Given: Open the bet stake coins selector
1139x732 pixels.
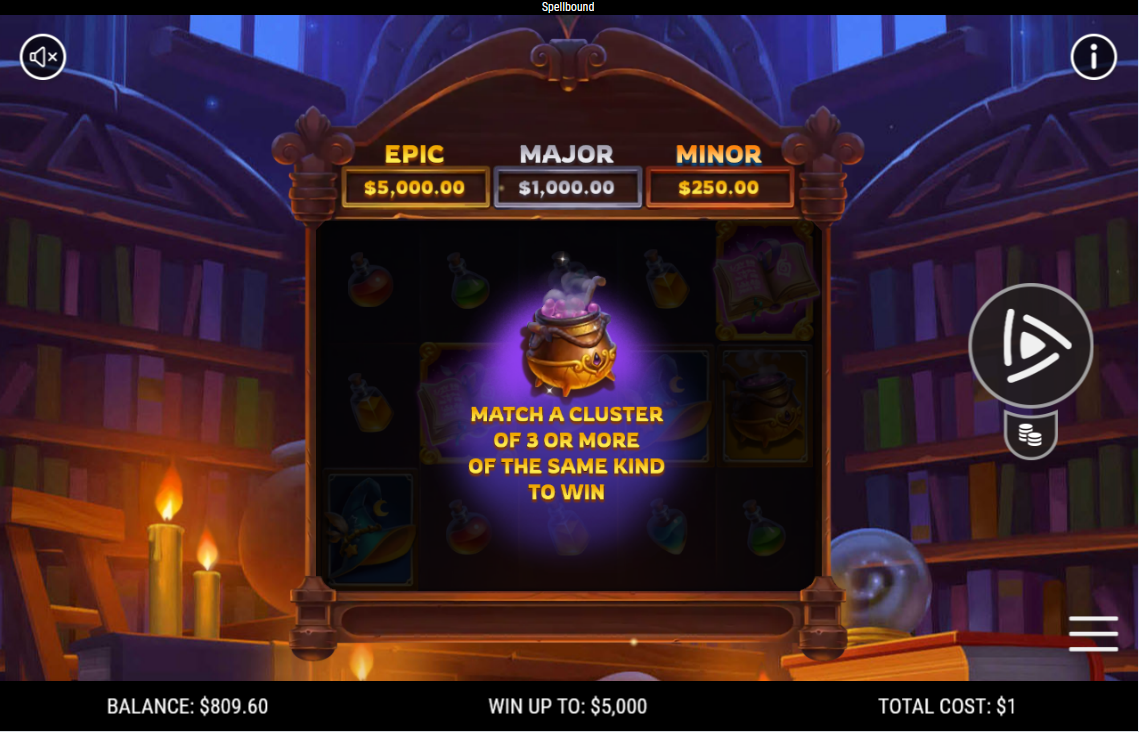Looking at the screenshot, I should 1030,435.
